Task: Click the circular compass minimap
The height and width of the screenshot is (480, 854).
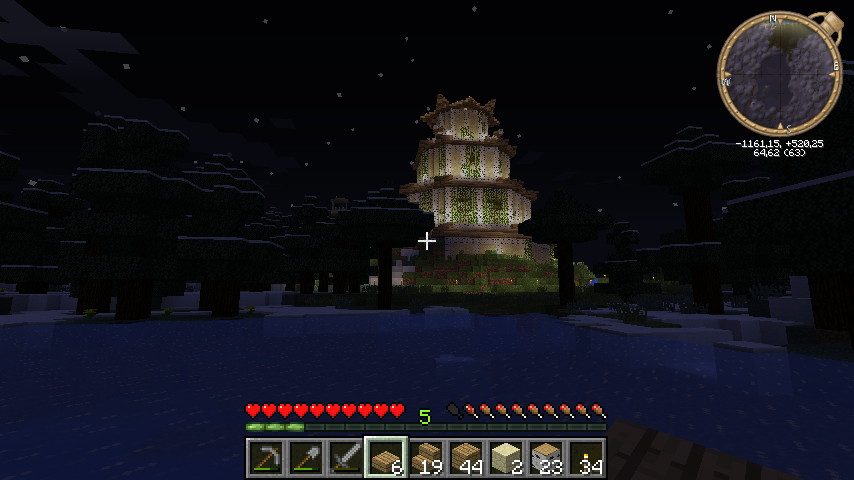Action: tap(777, 73)
